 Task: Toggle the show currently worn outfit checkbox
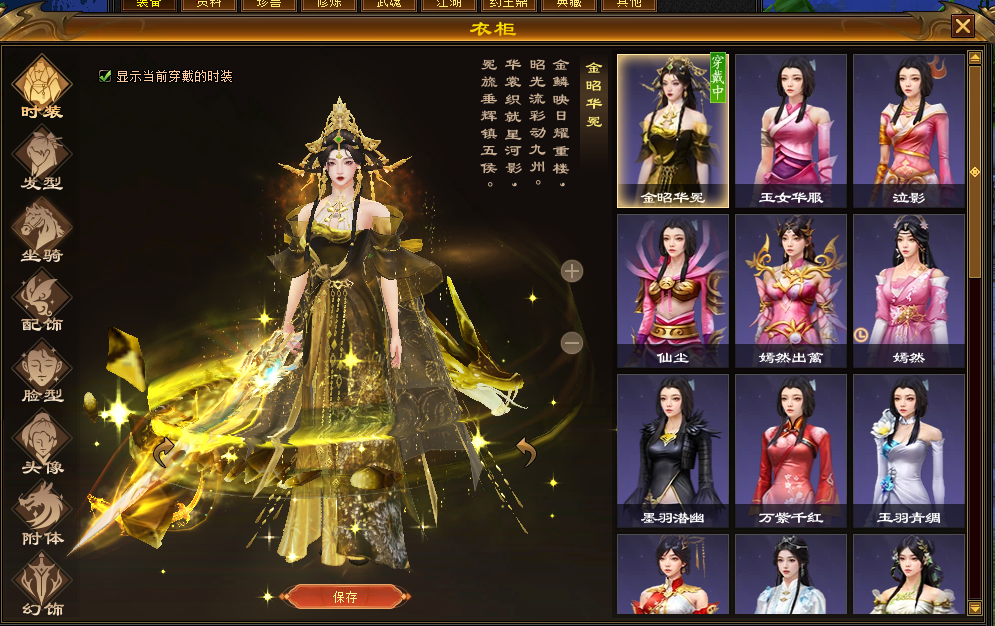(x=105, y=76)
